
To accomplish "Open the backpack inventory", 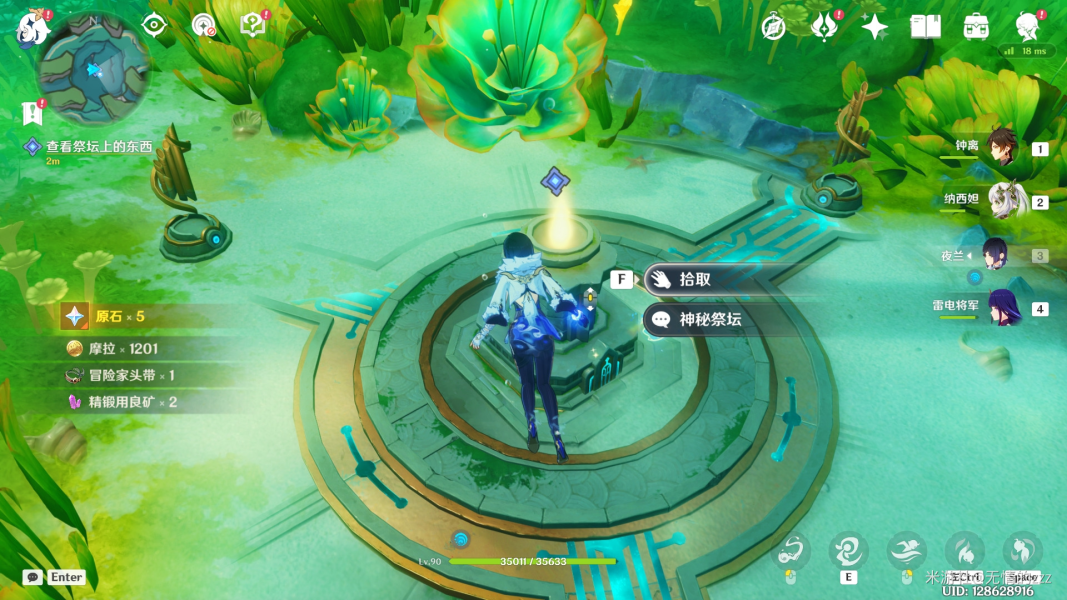I will point(976,27).
